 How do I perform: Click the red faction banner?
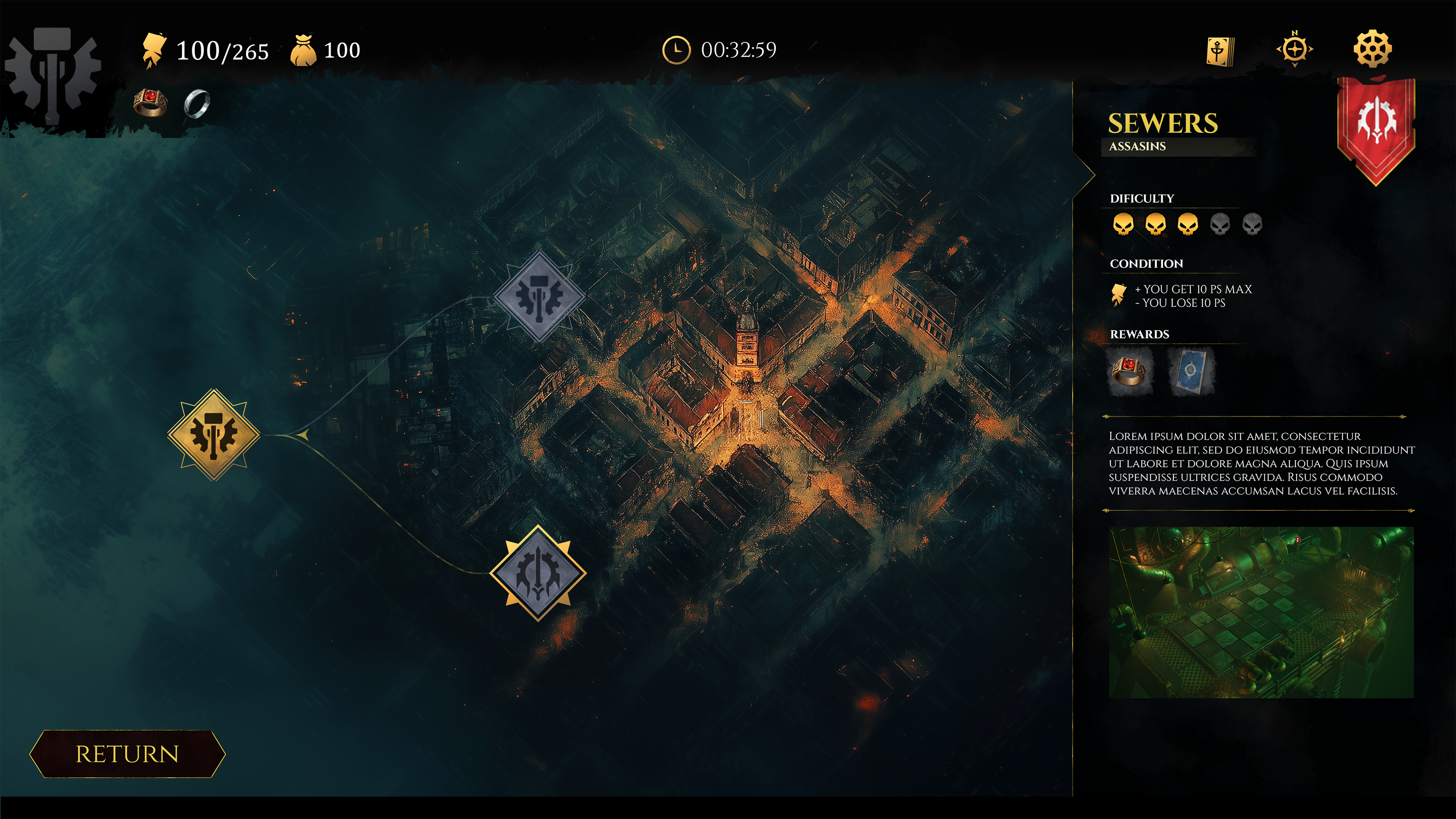coord(1376,125)
